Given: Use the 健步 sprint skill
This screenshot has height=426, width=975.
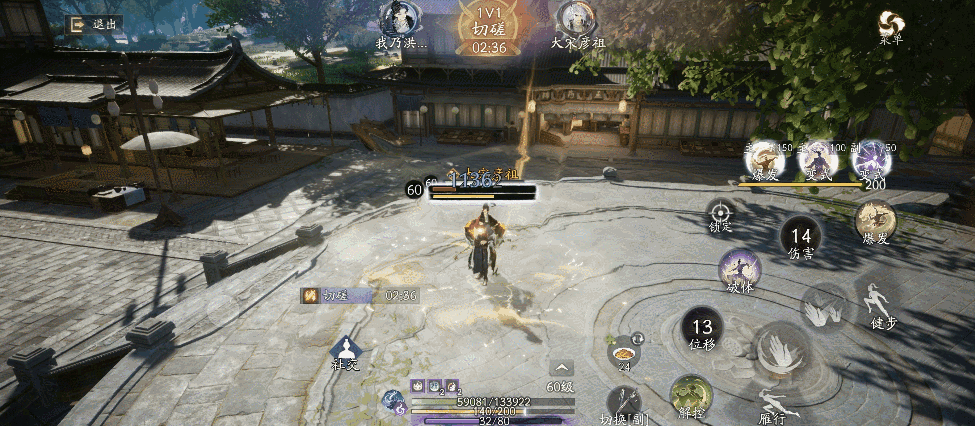Looking at the screenshot, I should tap(877, 301).
